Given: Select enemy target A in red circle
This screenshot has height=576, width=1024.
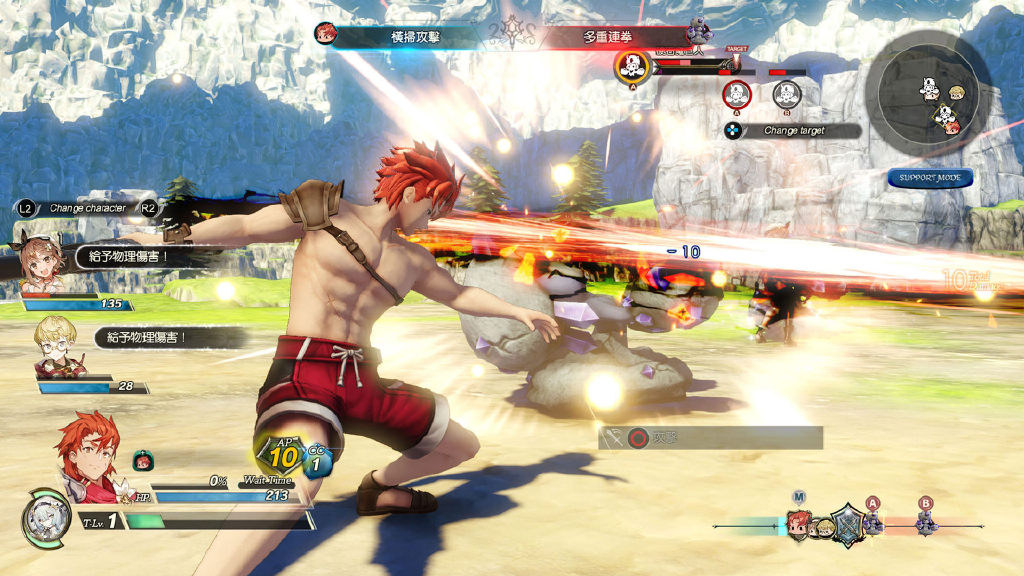Looking at the screenshot, I should [x=736, y=95].
